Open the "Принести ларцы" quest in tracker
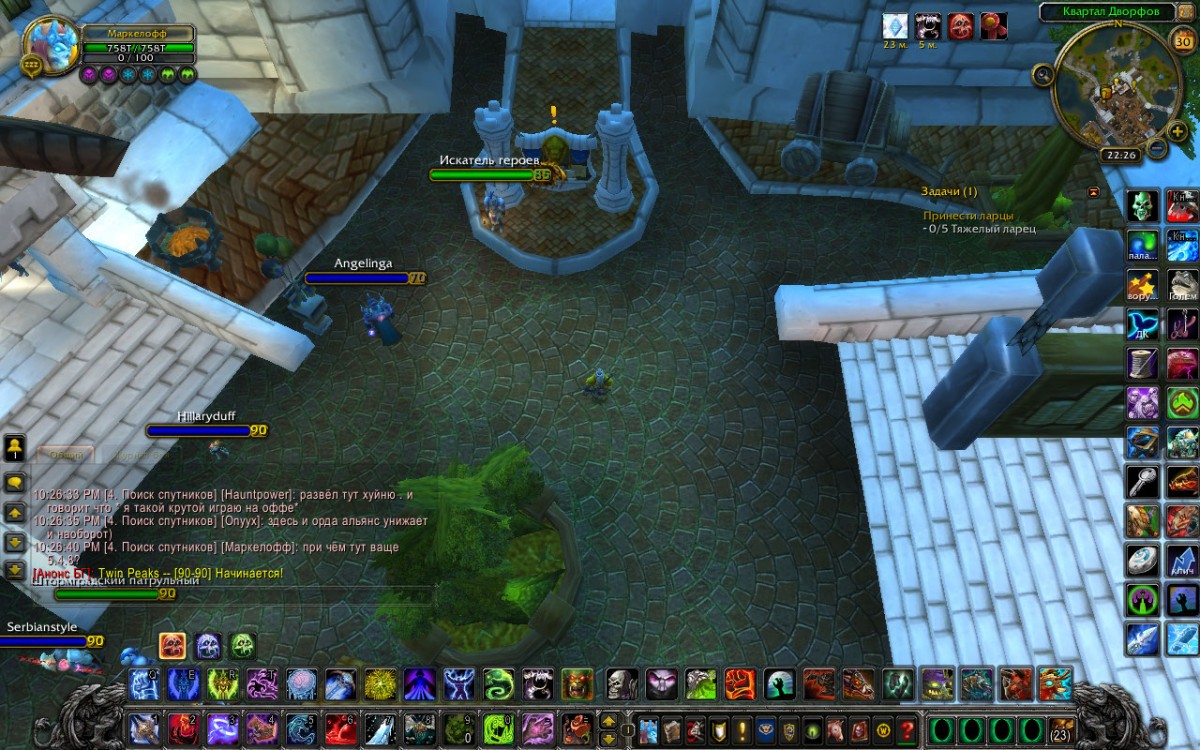Screen dimensions: 1200x750 click(968, 215)
